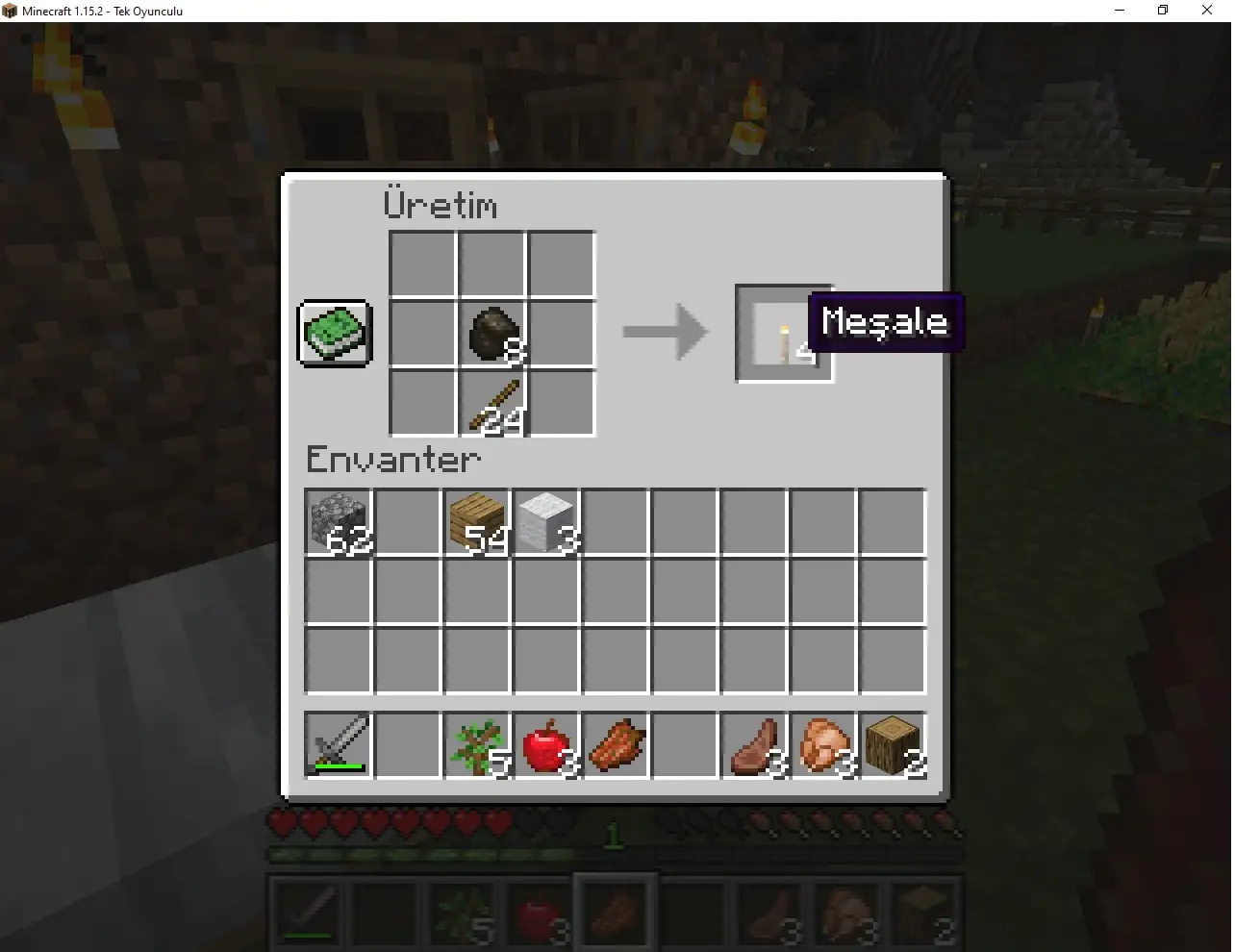Screen dimensions: 1235x952
Task: Grab the stone sword from the hotbar row
Action: click(338, 745)
